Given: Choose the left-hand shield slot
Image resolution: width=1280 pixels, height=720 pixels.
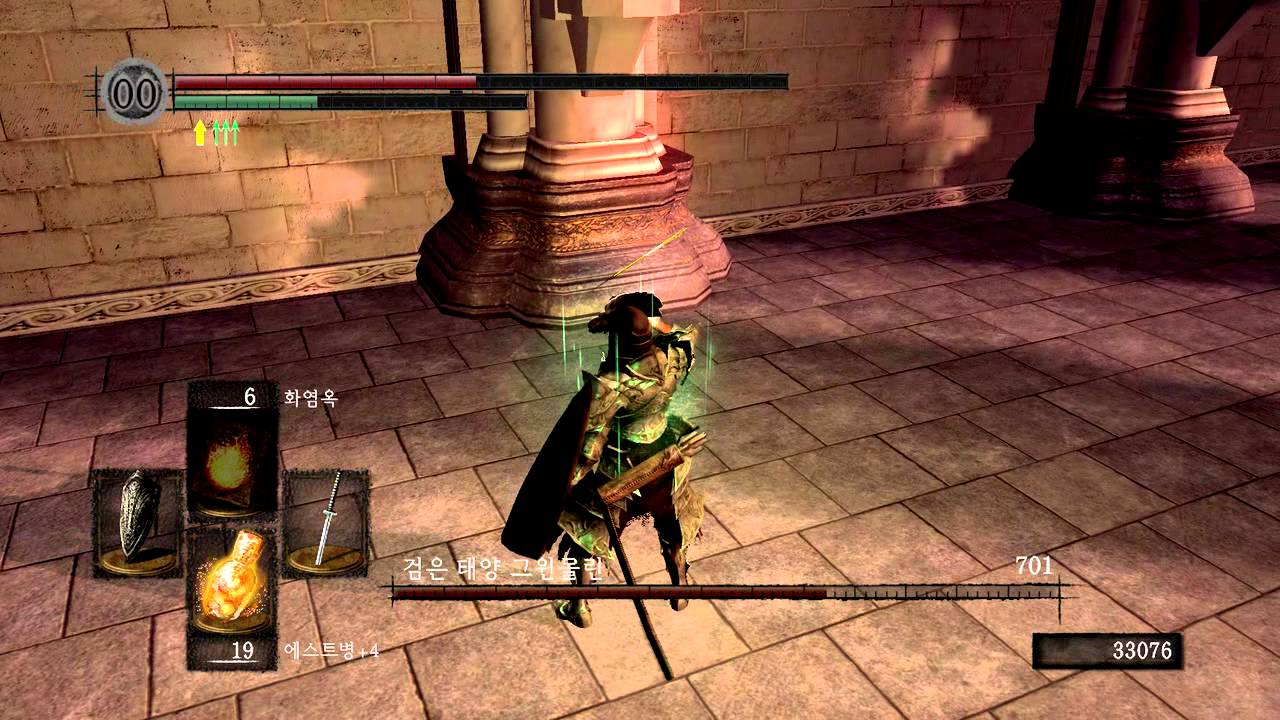Looking at the screenshot, I should tap(138, 524).
